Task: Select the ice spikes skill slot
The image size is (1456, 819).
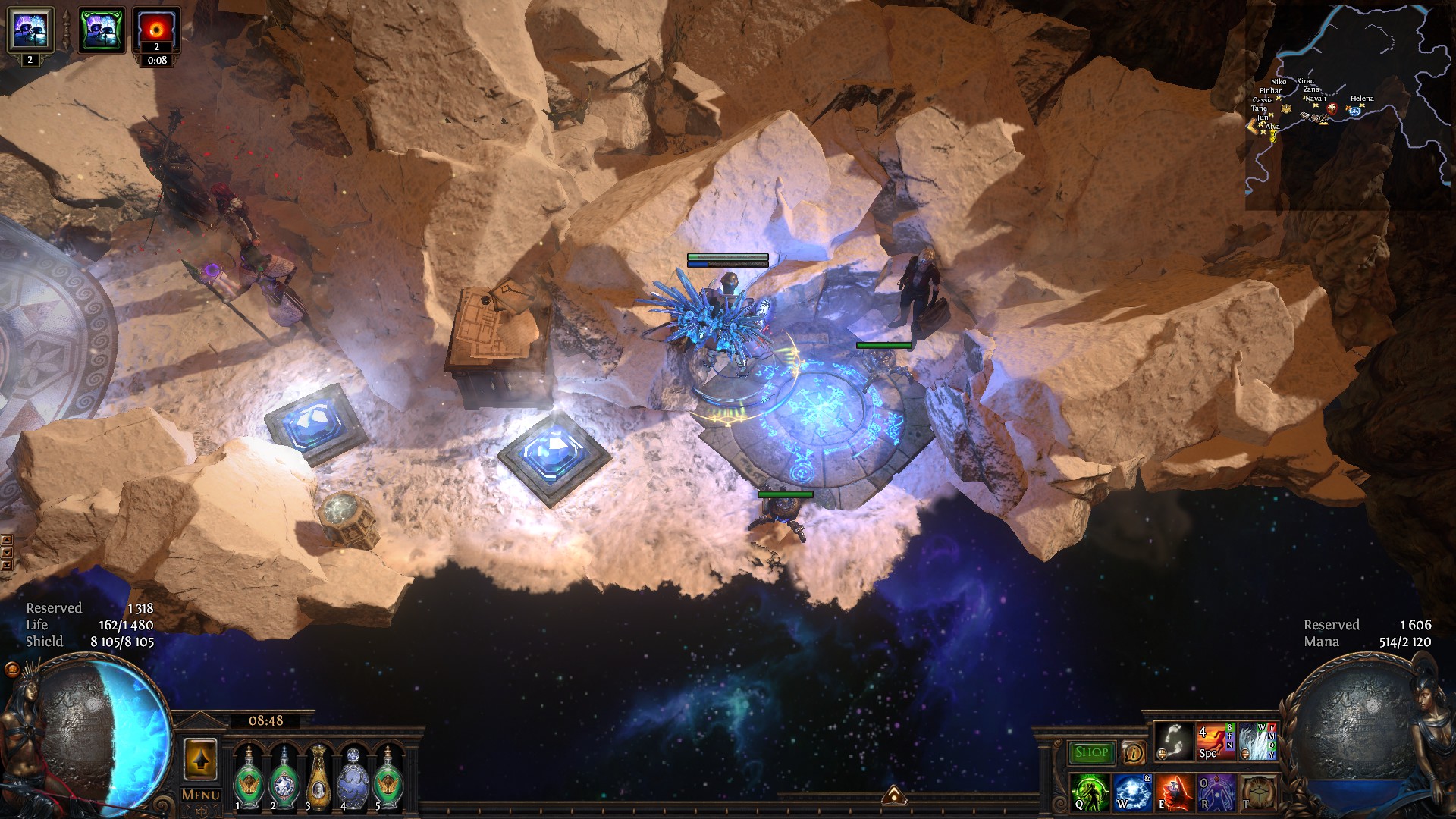Action: point(1257,741)
